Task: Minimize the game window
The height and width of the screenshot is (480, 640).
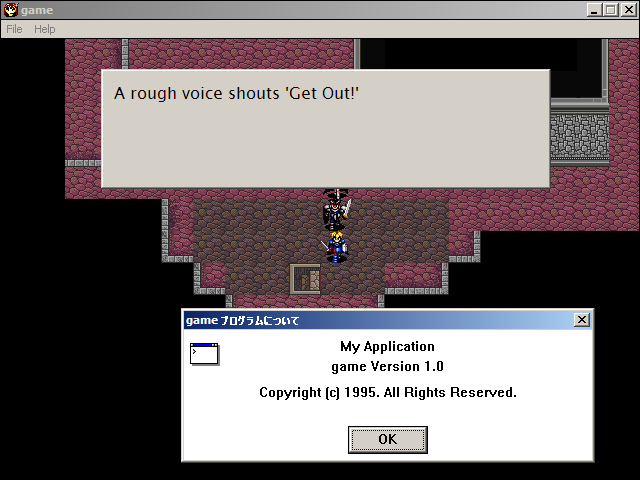Action: point(594,10)
